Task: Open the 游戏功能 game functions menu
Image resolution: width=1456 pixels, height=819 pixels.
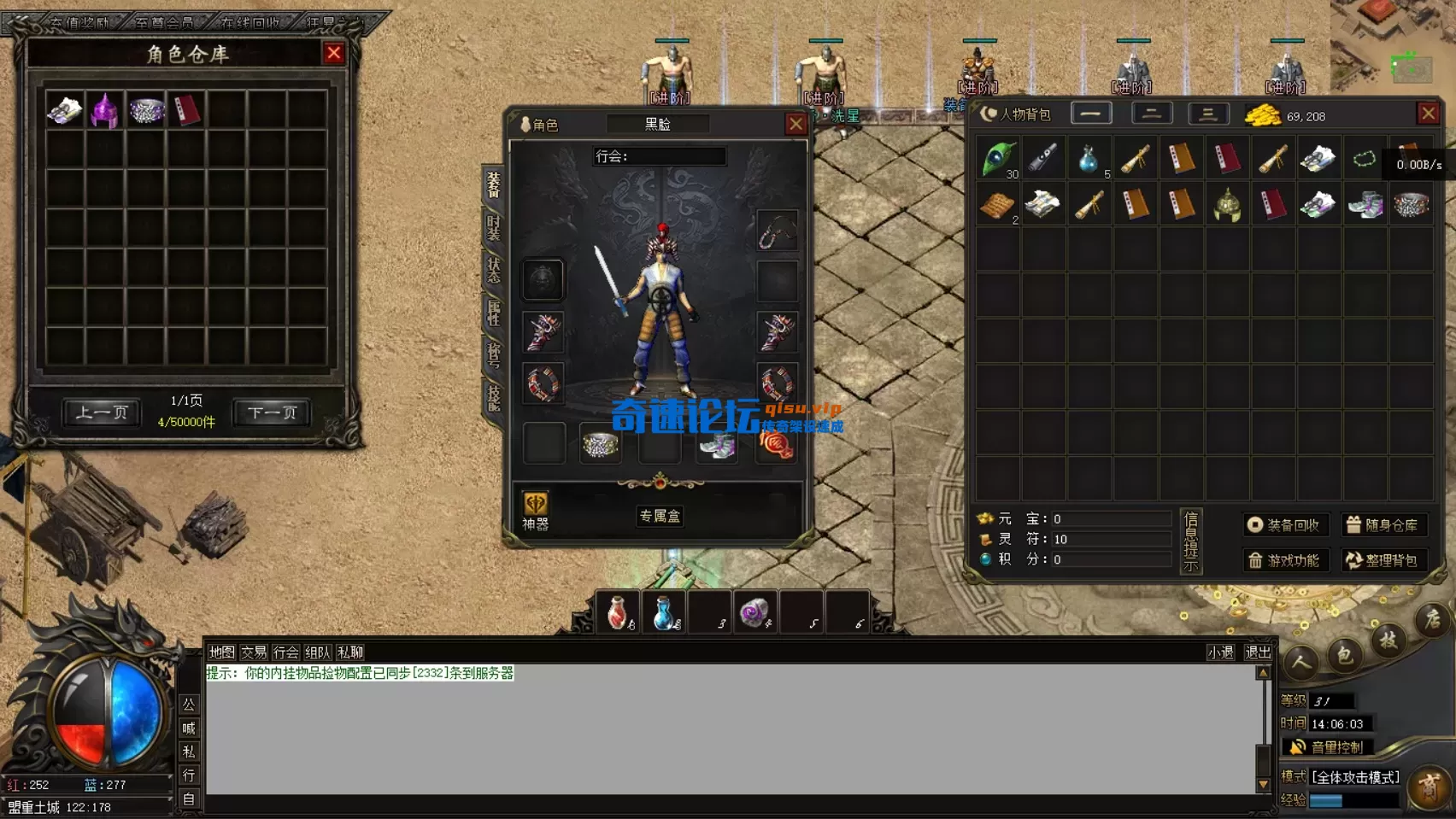Action: (1285, 560)
